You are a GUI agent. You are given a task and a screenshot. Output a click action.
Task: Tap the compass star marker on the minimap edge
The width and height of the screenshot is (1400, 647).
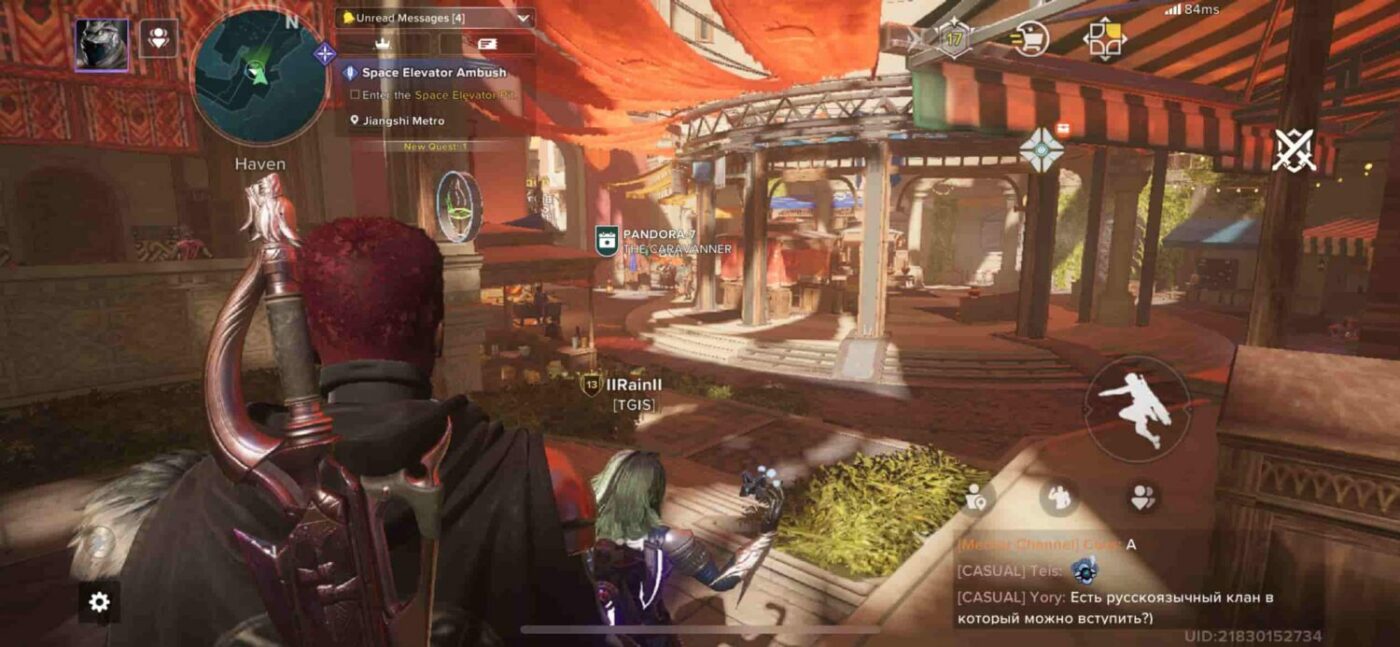[325, 54]
